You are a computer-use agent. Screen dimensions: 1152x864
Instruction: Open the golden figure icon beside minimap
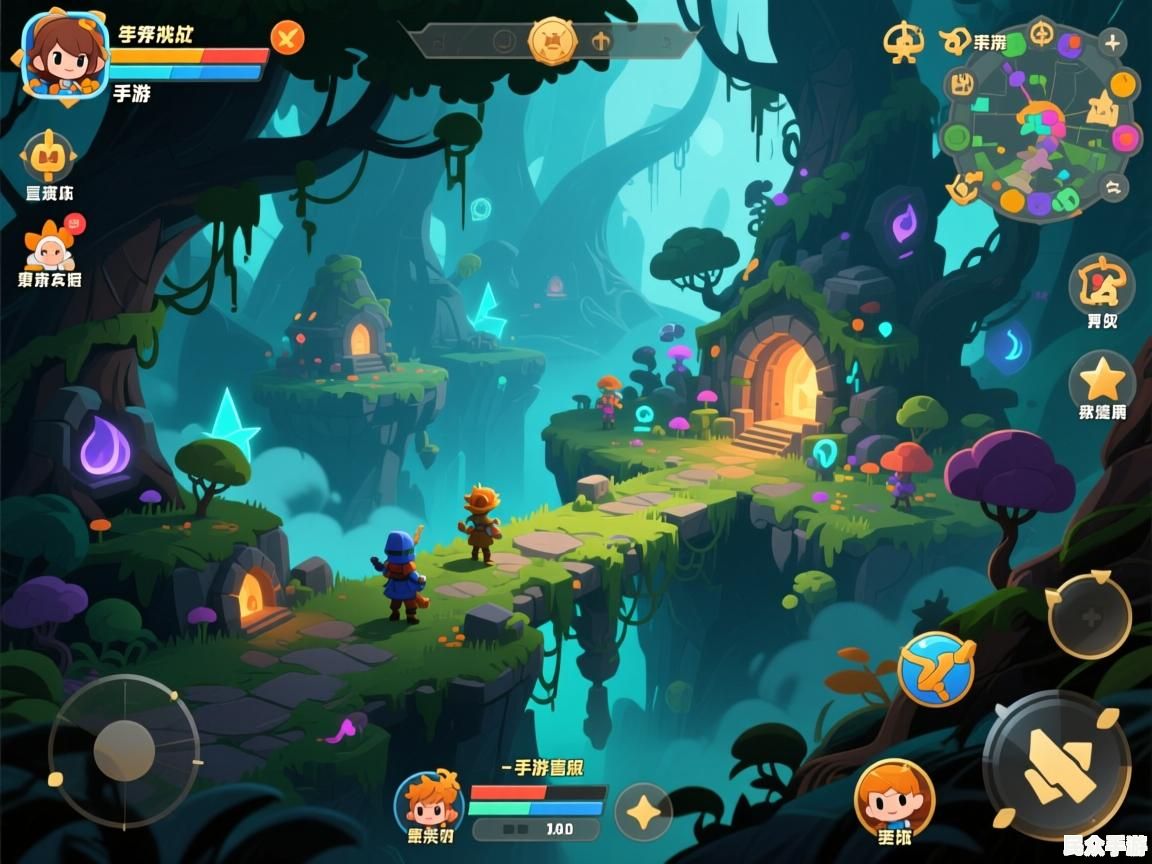click(x=903, y=42)
